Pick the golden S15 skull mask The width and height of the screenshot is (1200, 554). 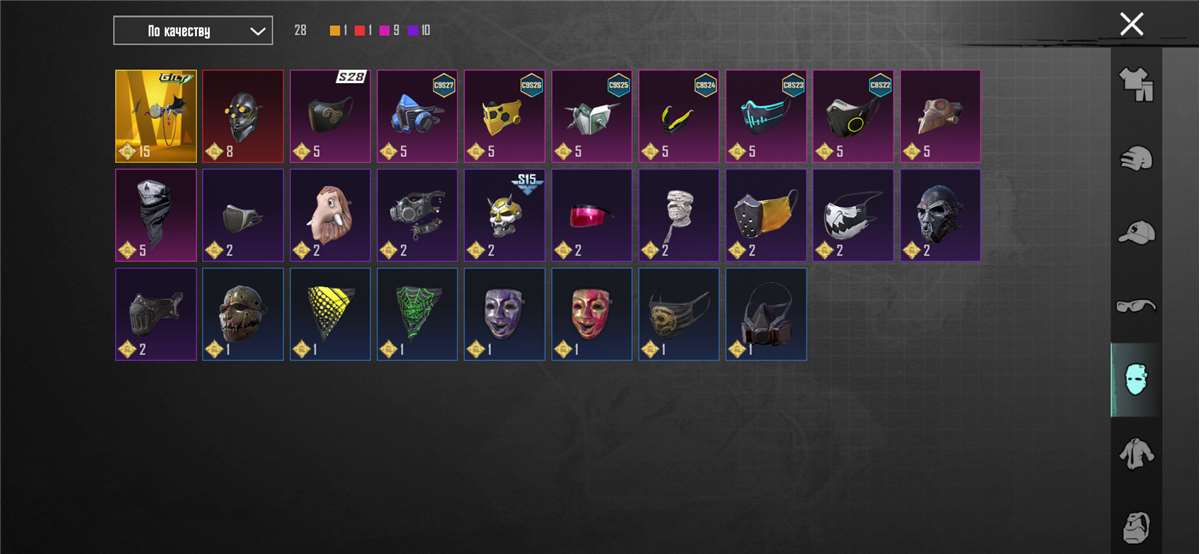(x=504, y=215)
